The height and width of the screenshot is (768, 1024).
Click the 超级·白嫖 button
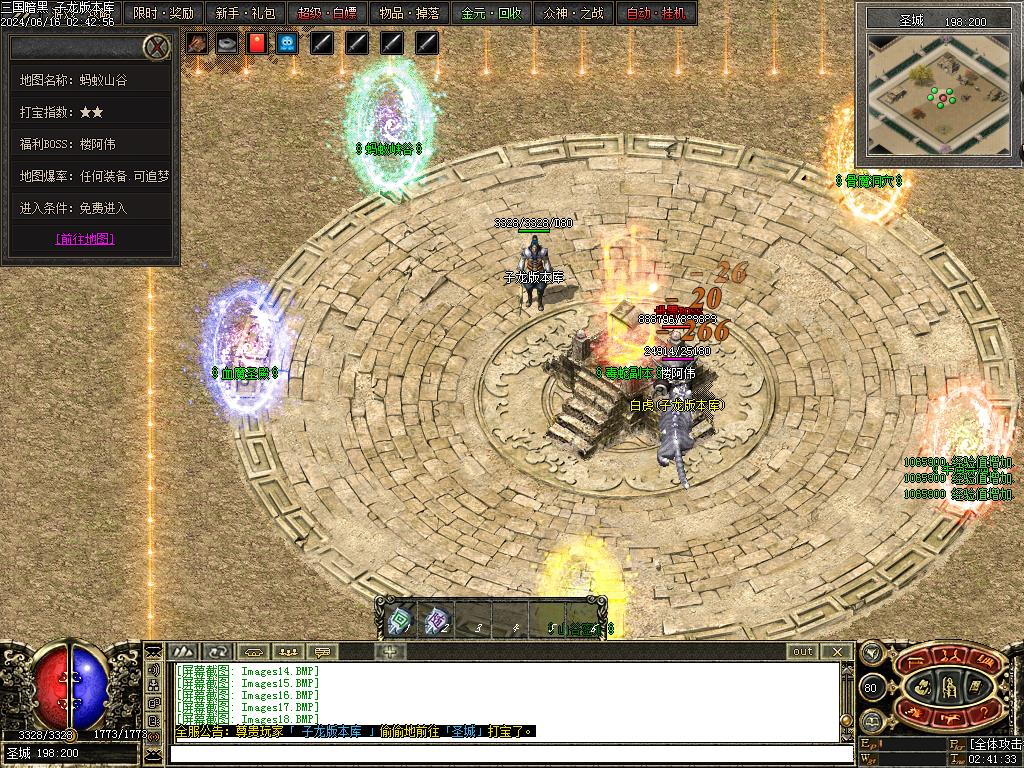[x=327, y=14]
